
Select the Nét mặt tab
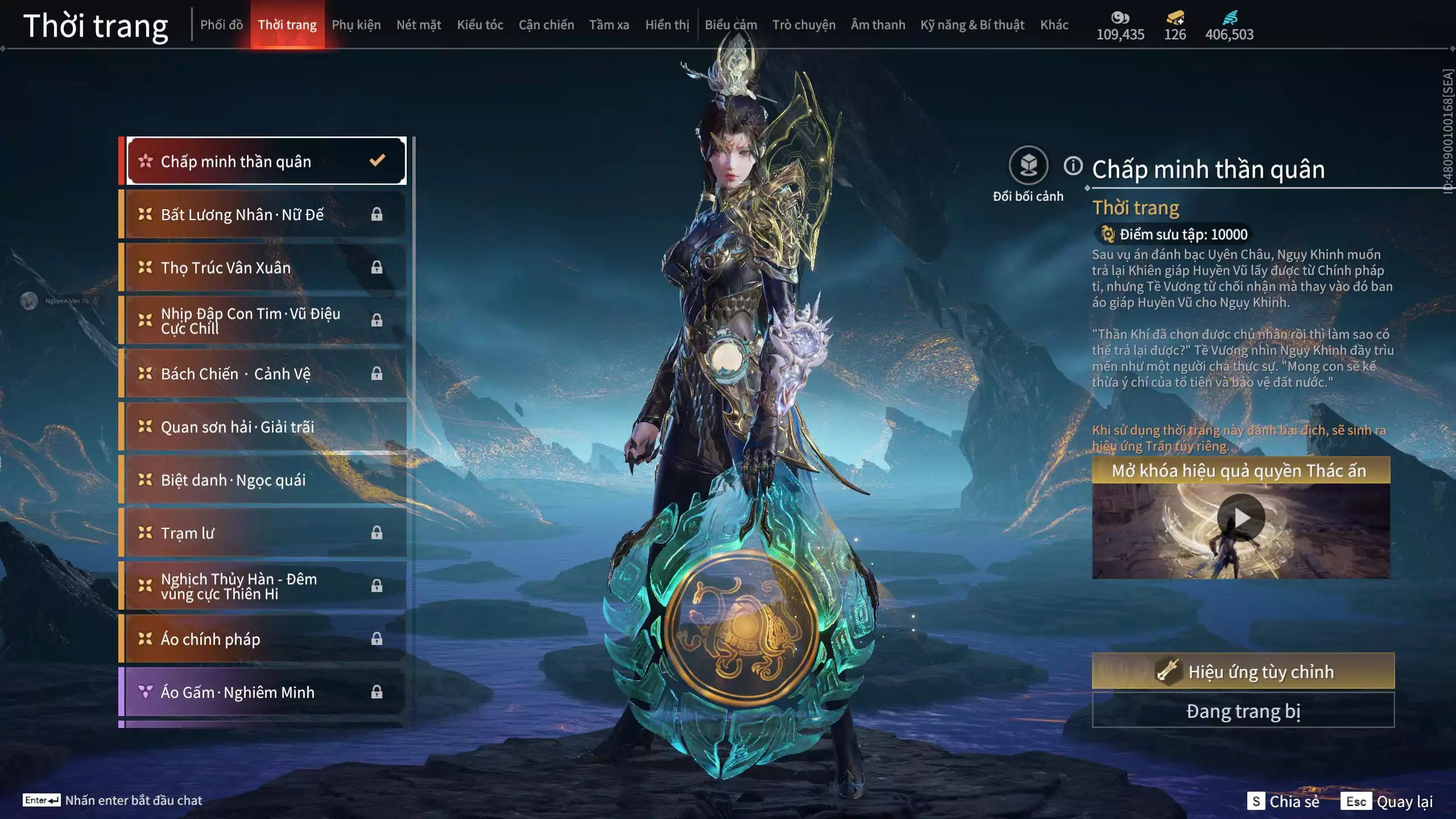(419, 25)
